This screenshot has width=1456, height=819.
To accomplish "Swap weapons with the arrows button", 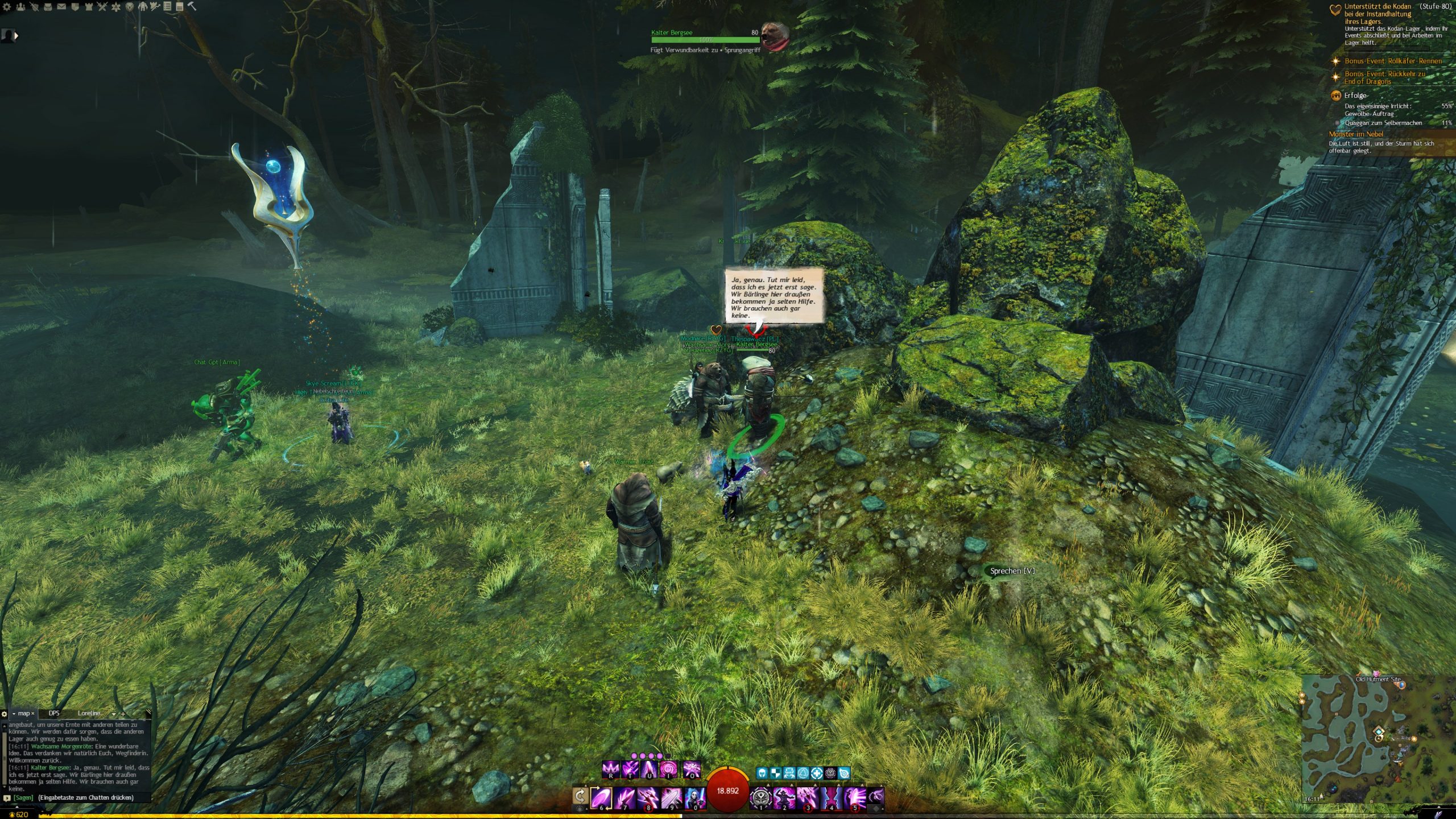I will (580, 796).
